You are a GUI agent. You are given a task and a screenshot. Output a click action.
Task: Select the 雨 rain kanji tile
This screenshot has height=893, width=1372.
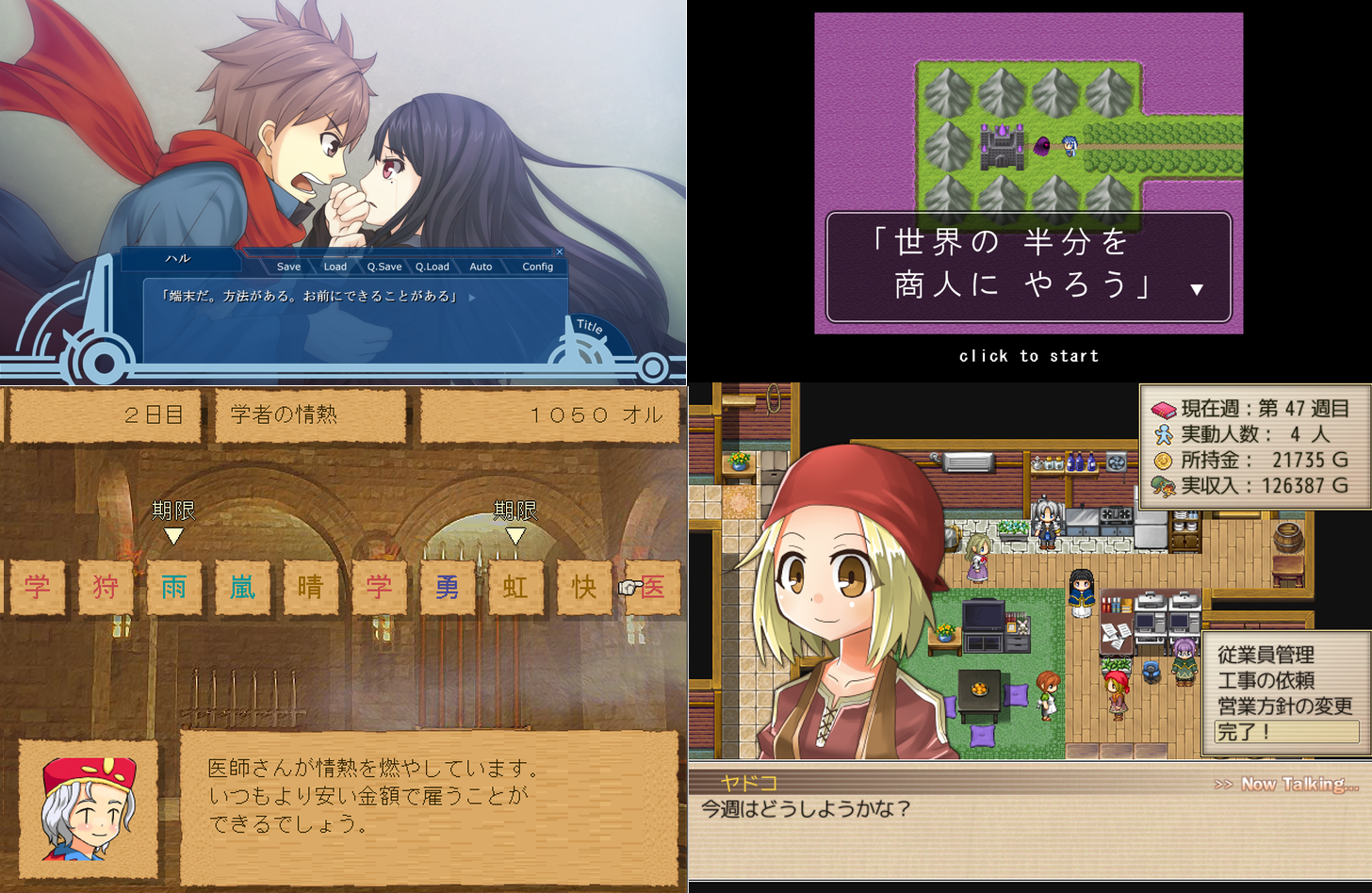[x=173, y=586]
